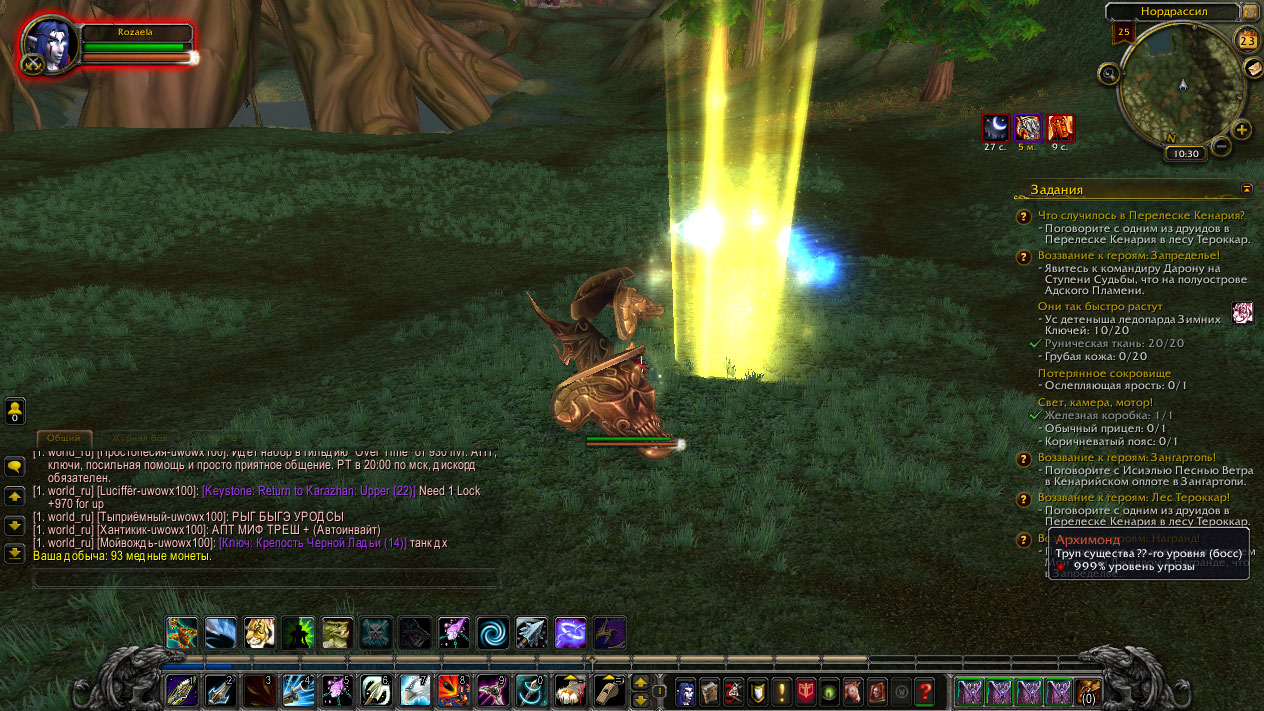
Task: Open the red question mark help button
Action: [x=925, y=691]
